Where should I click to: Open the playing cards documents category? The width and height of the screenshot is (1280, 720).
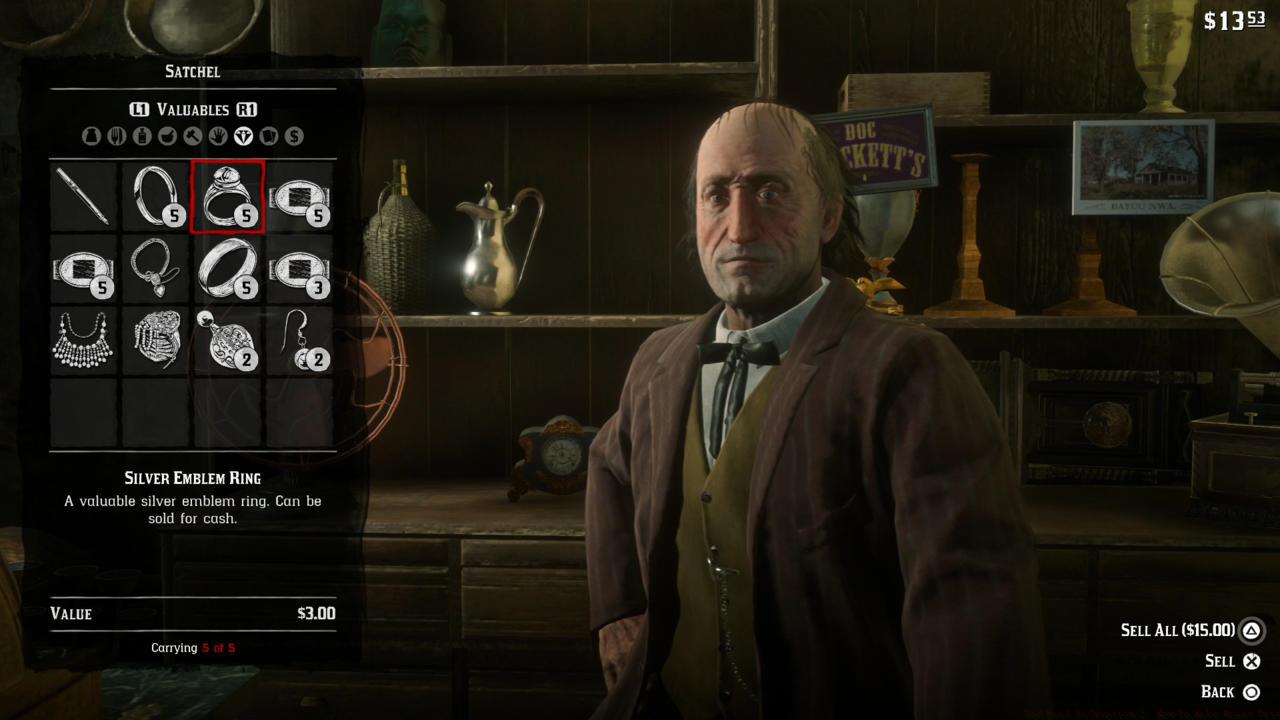[x=268, y=136]
